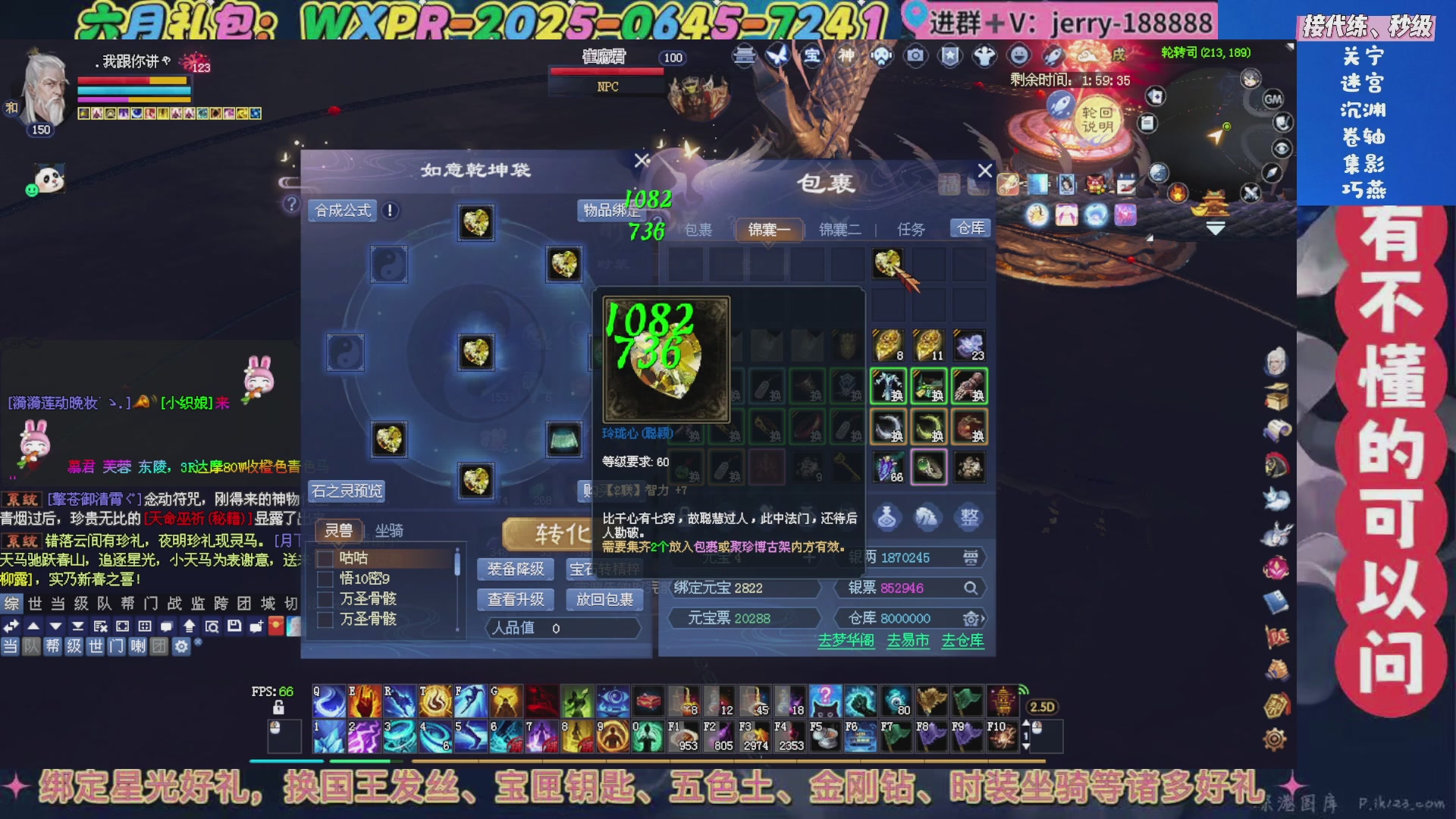The image size is (1456, 819).
Task: Click the GM icon beside the minimap
Action: coord(1274,99)
